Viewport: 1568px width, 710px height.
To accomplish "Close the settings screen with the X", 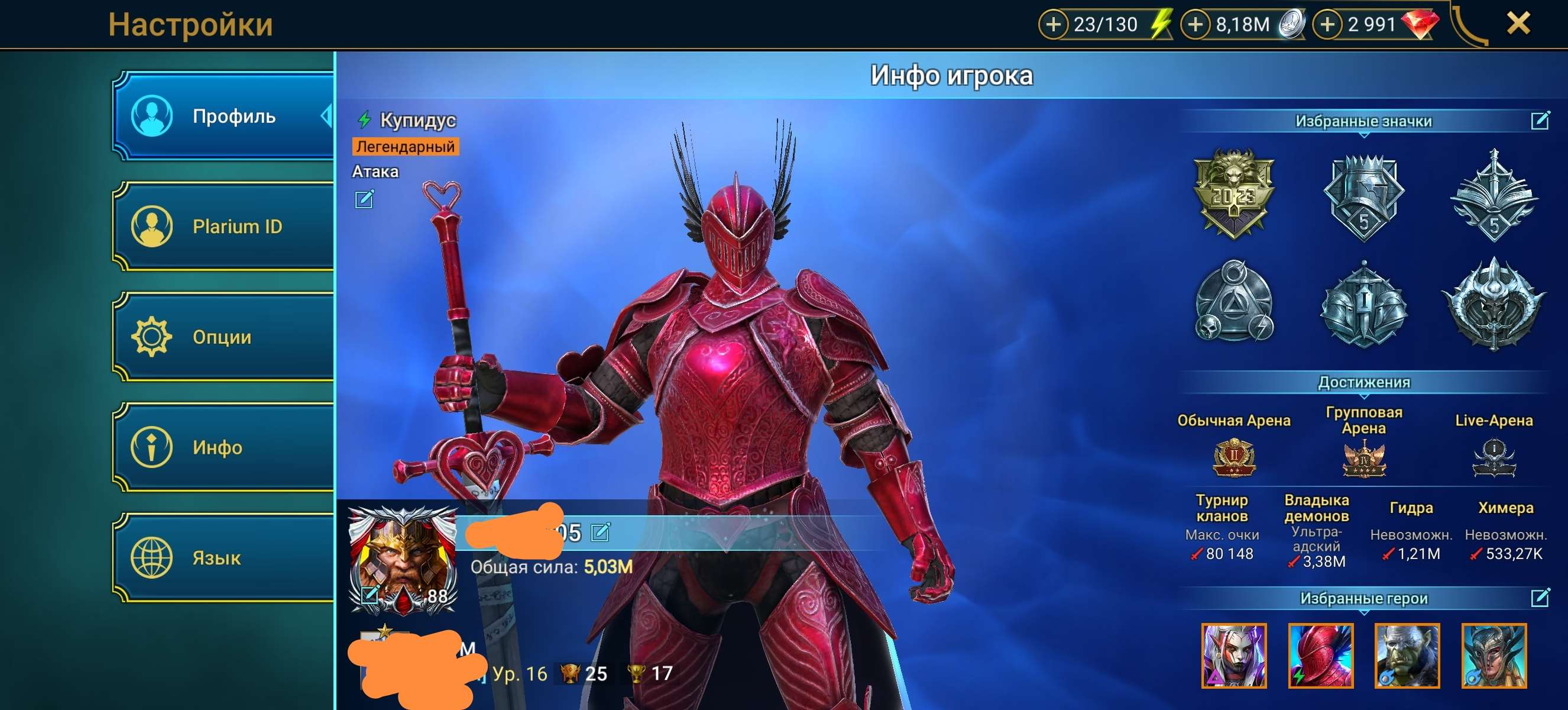I will click(1518, 24).
